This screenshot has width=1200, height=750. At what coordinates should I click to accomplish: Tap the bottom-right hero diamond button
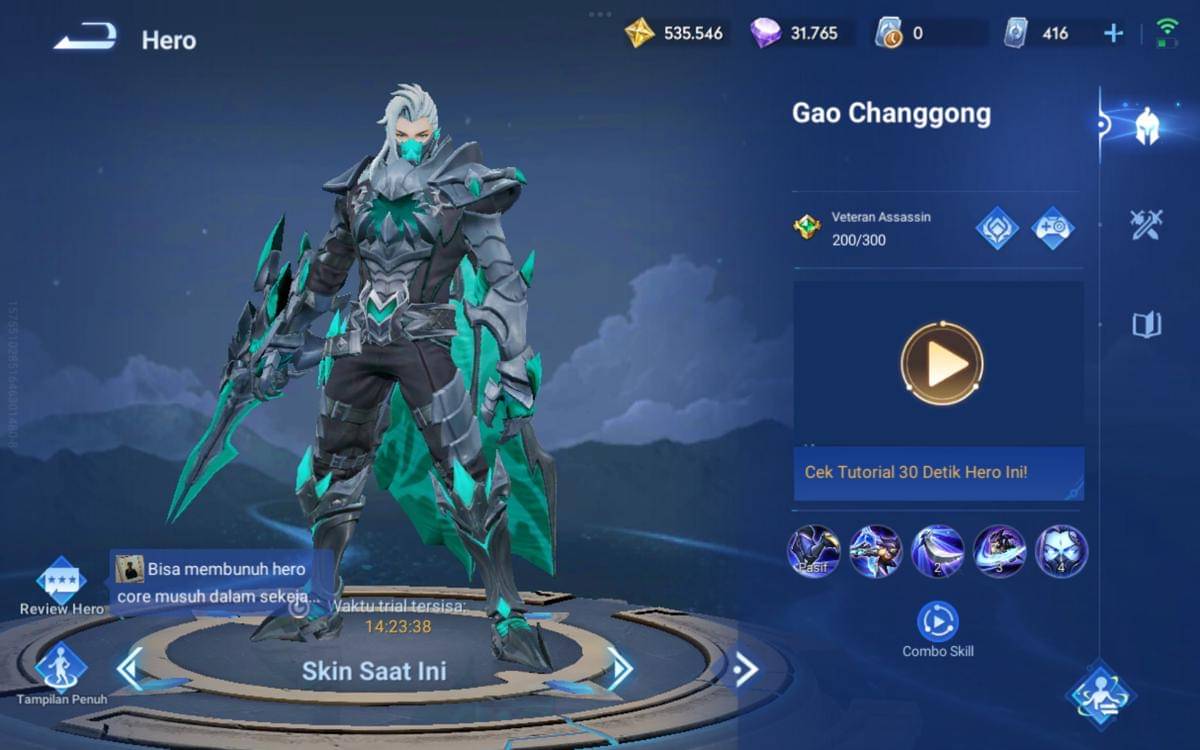[1100, 692]
